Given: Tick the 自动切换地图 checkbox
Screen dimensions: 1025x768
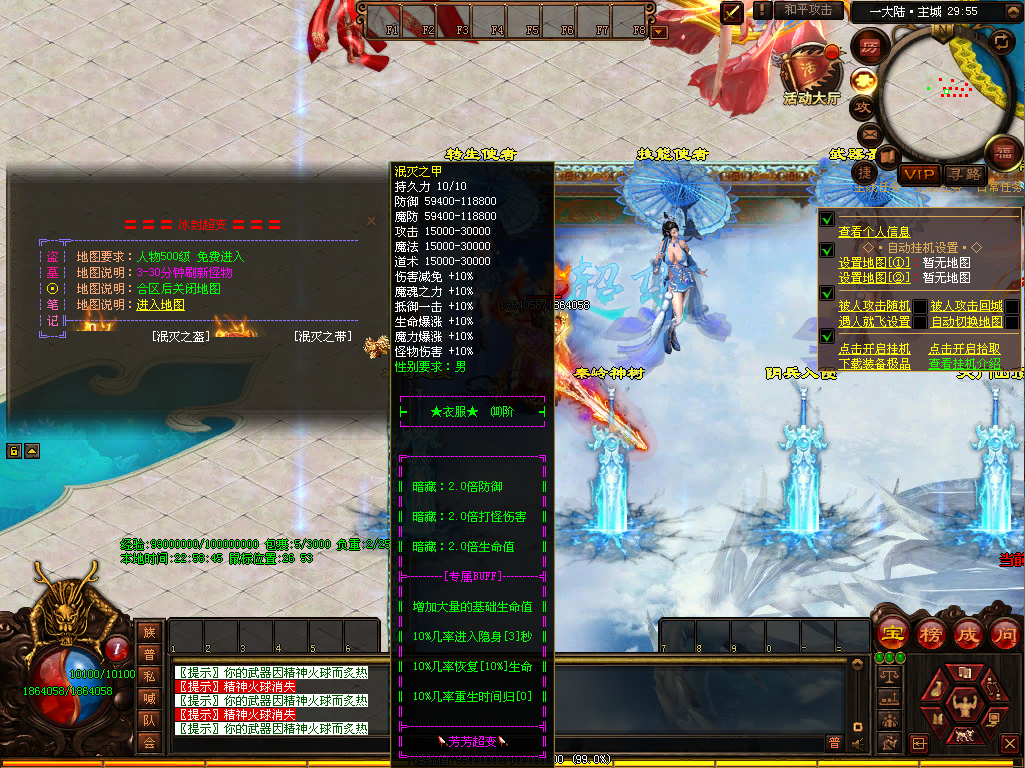Looking at the screenshot, I should pos(1011,322).
